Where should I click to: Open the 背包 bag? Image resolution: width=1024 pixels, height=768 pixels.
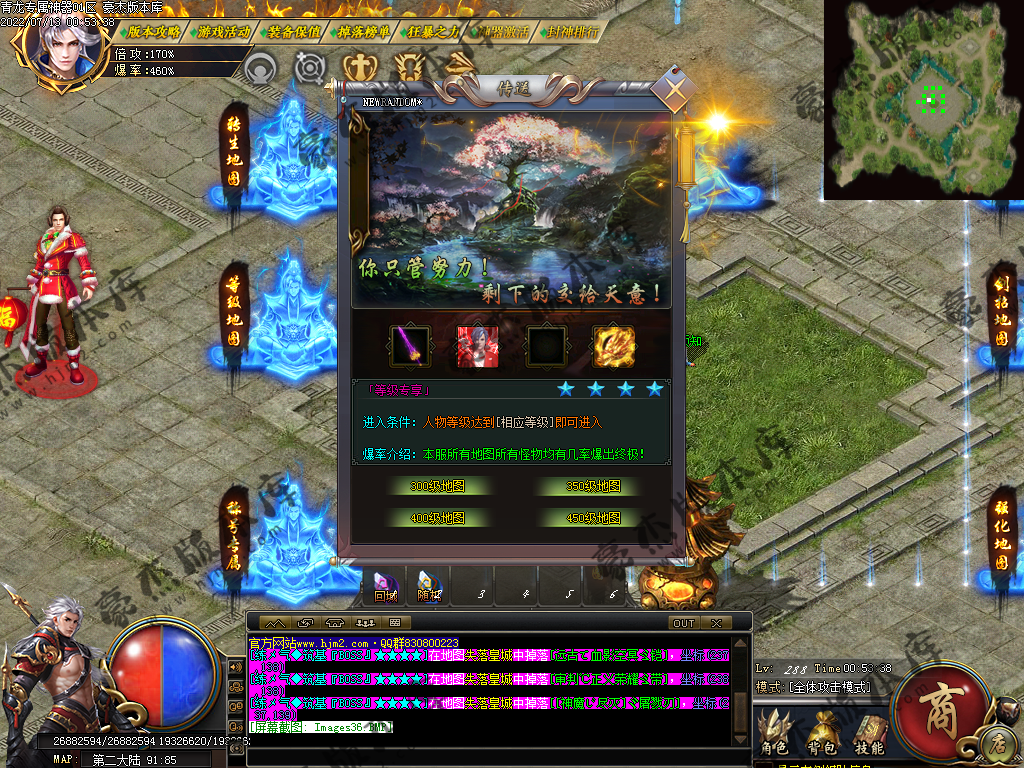tap(822, 735)
